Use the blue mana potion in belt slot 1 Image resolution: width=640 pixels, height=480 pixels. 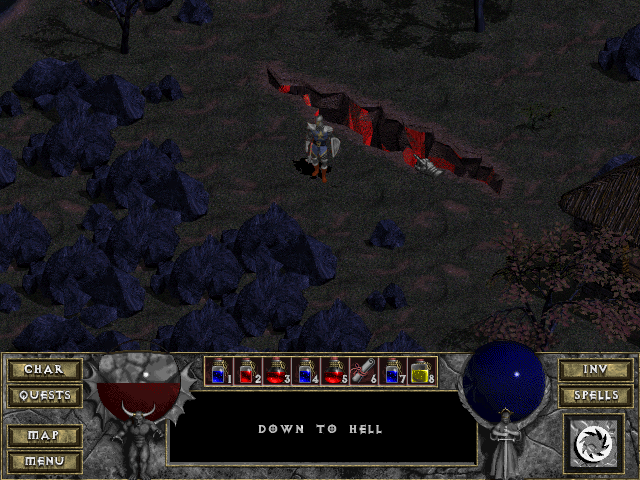coord(218,373)
